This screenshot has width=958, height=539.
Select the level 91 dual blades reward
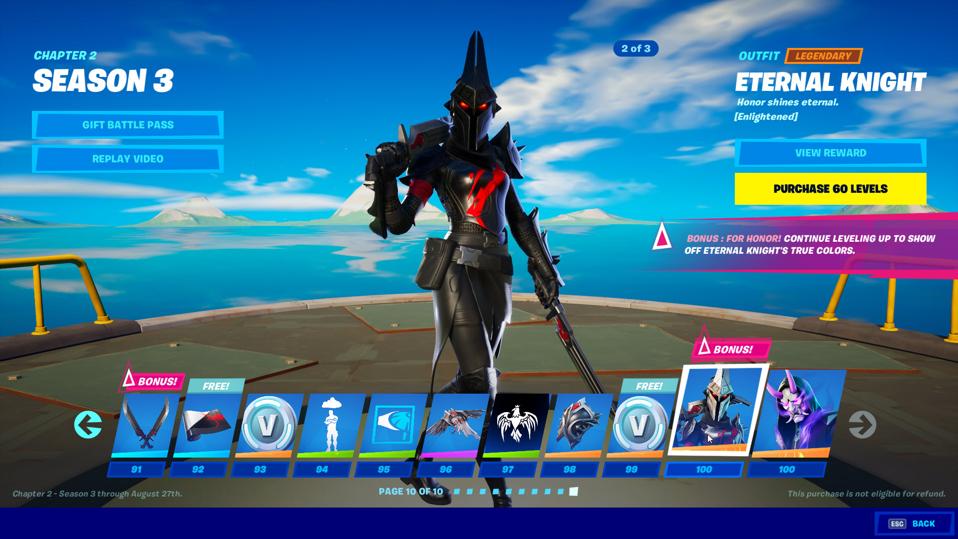pos(144,425)
